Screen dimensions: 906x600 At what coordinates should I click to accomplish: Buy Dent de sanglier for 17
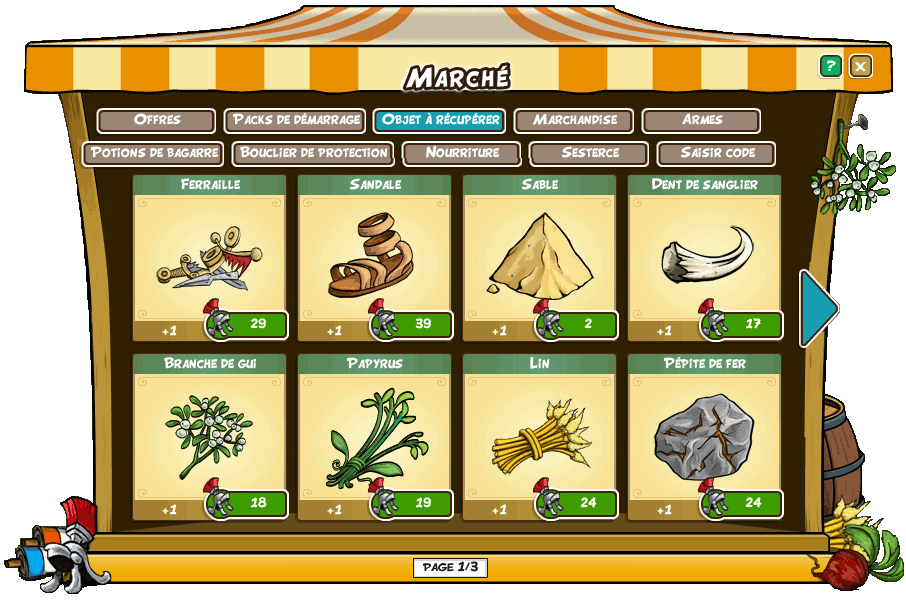click(x=743, y=324)
